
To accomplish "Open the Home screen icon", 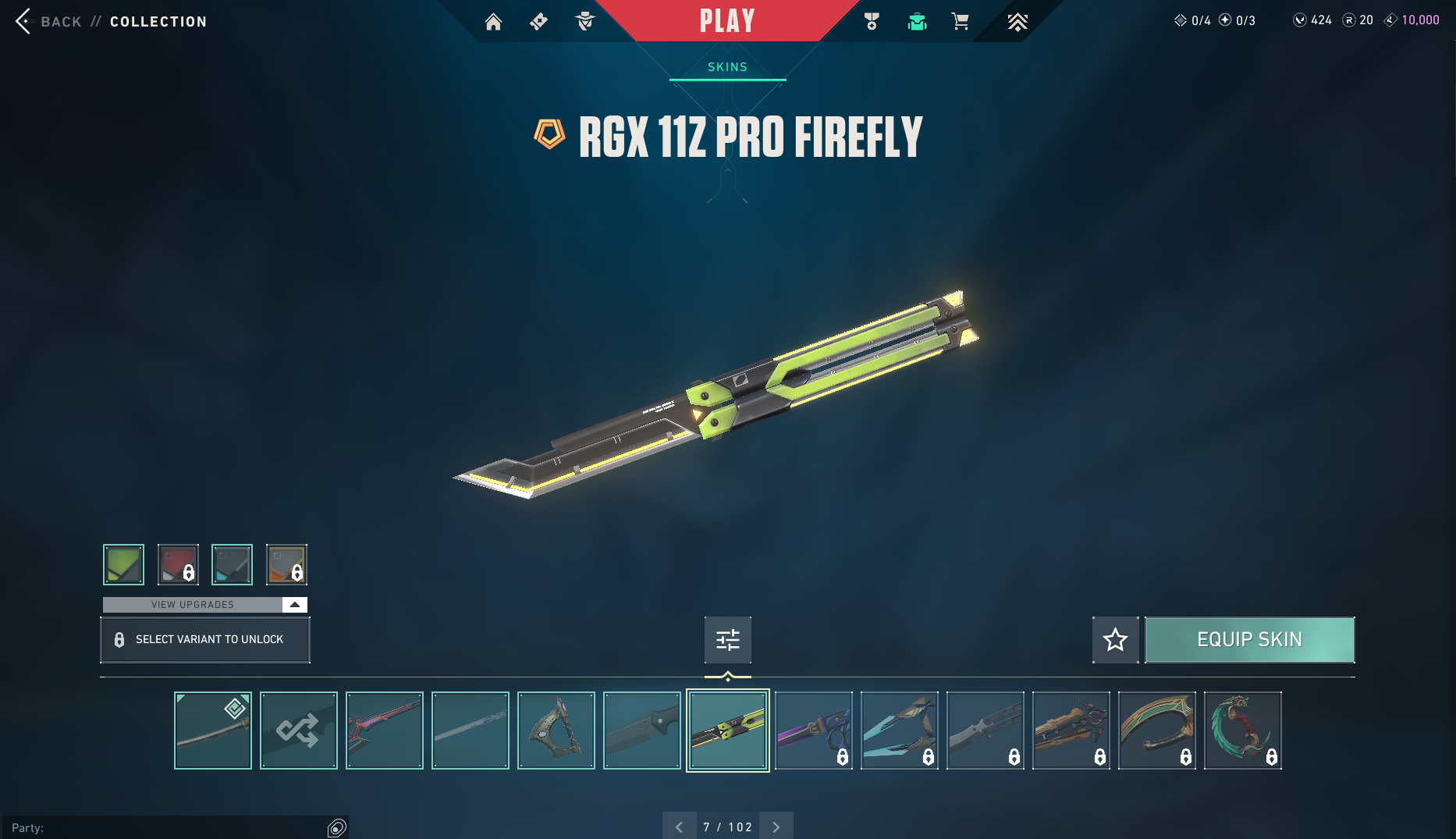I will click(x=493, y=22).
